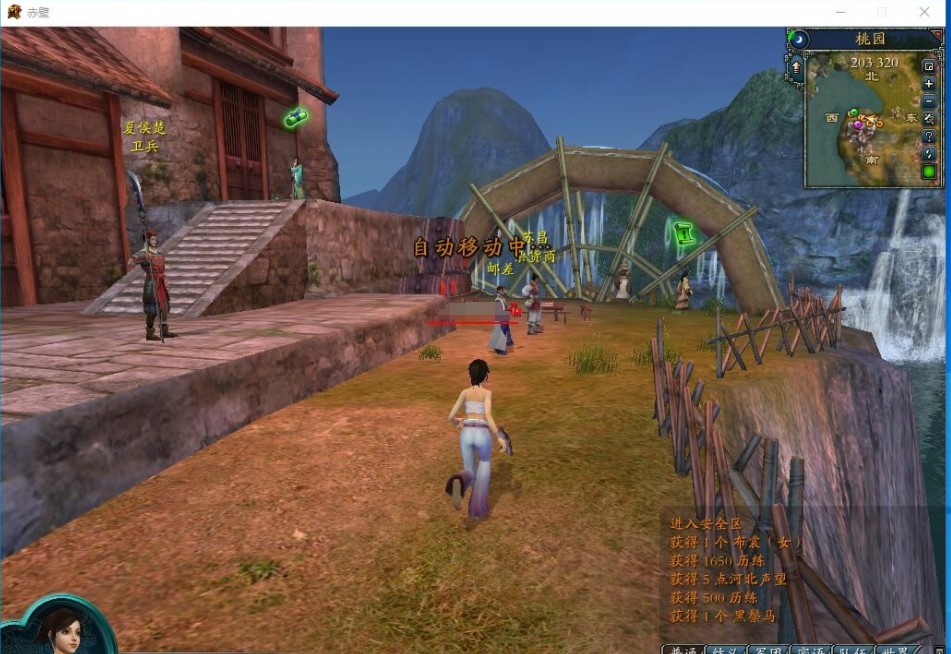Choose the 队伍 team chat tab
The image size is (951, 654).
(x=852, y=650)
